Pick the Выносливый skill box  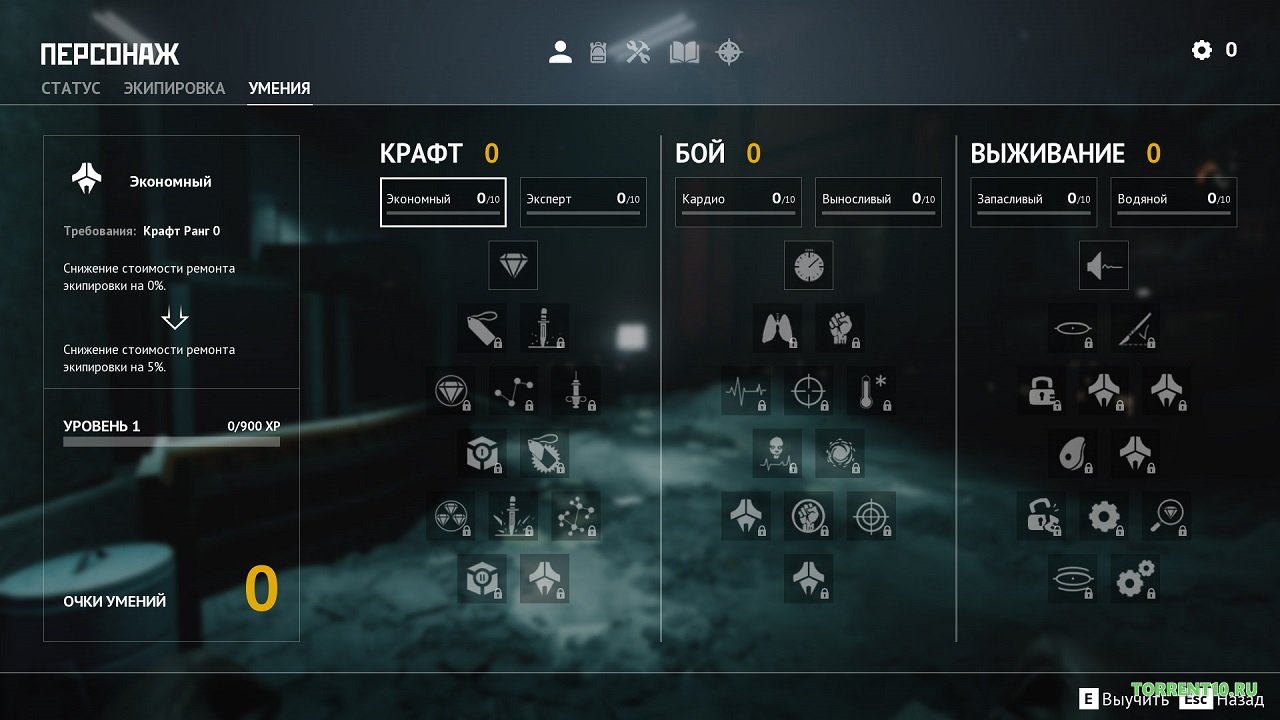click(x=878, y=202)
